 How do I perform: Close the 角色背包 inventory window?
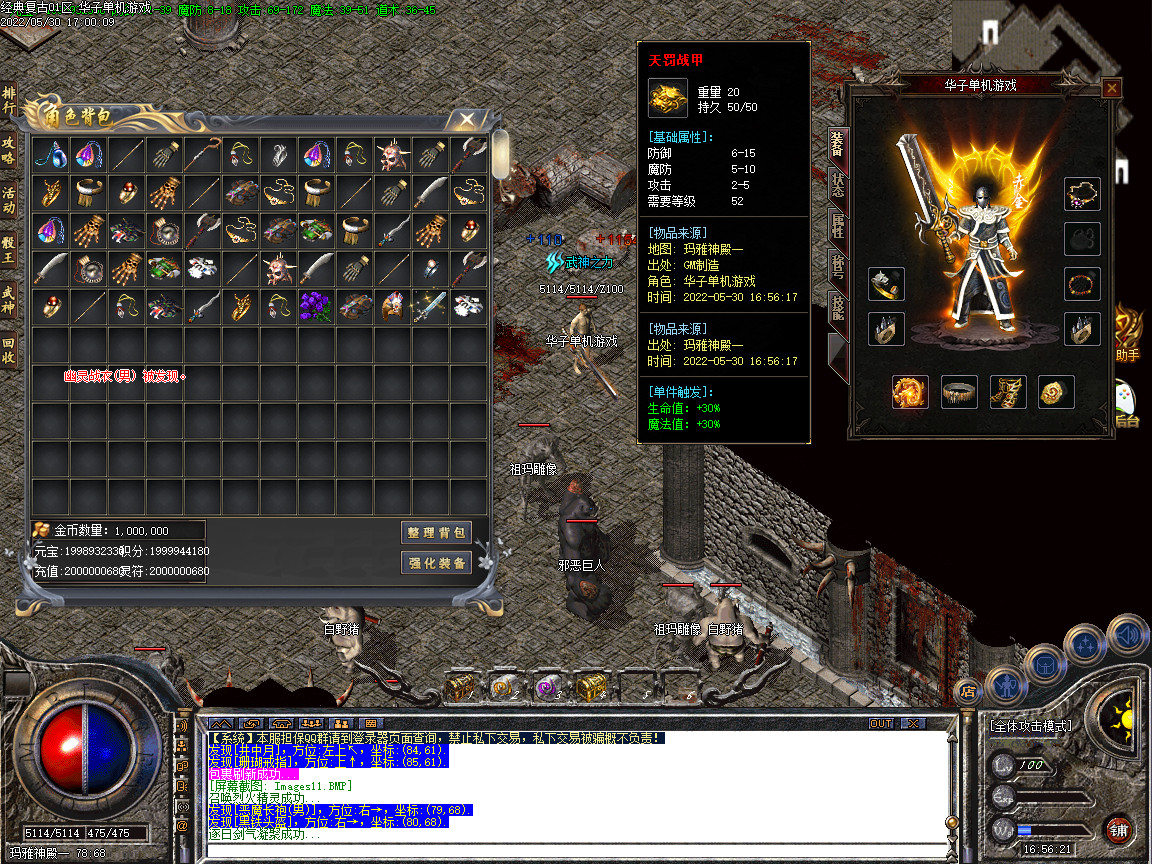click(467, 120)
